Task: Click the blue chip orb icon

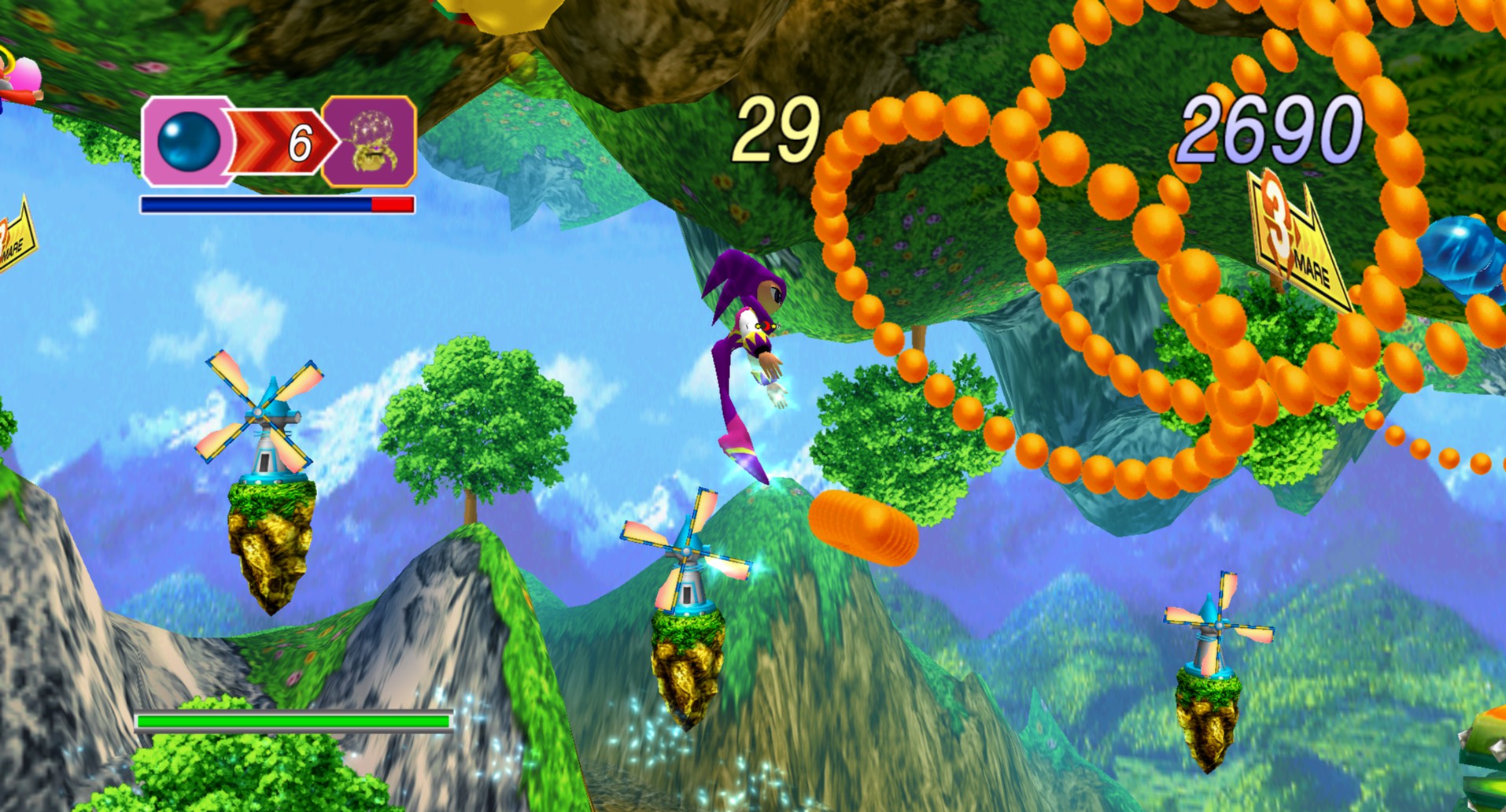Action: click(x=189, y=142)
